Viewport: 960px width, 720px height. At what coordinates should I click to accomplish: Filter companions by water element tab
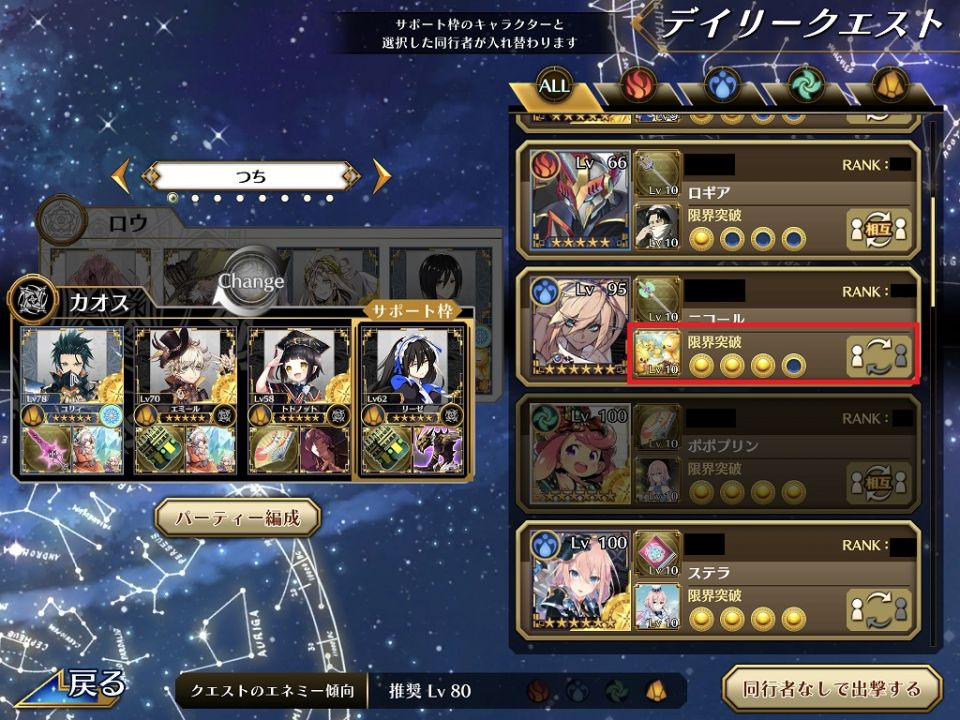721,86
